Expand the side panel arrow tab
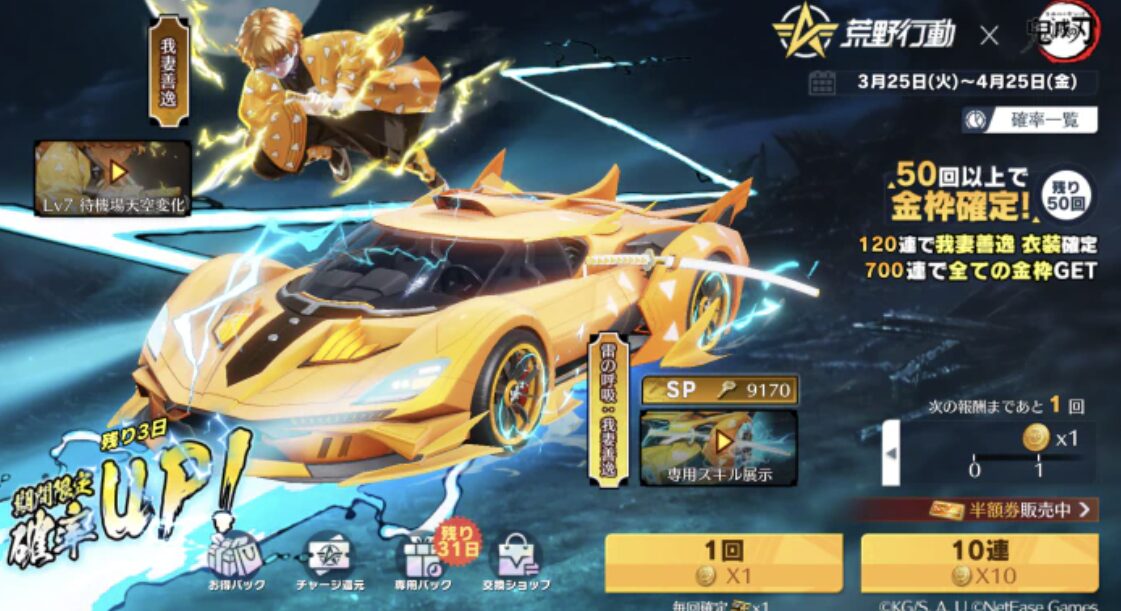This screenshot has width=1121, height=611. pyautogui.click(x=890, y=453)
